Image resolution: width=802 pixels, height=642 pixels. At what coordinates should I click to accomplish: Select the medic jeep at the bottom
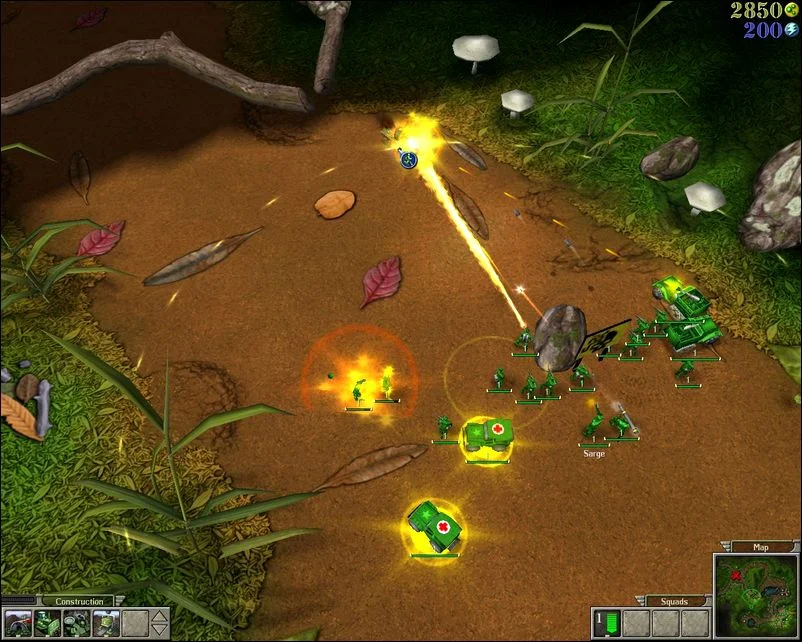(x=435, y=525)
